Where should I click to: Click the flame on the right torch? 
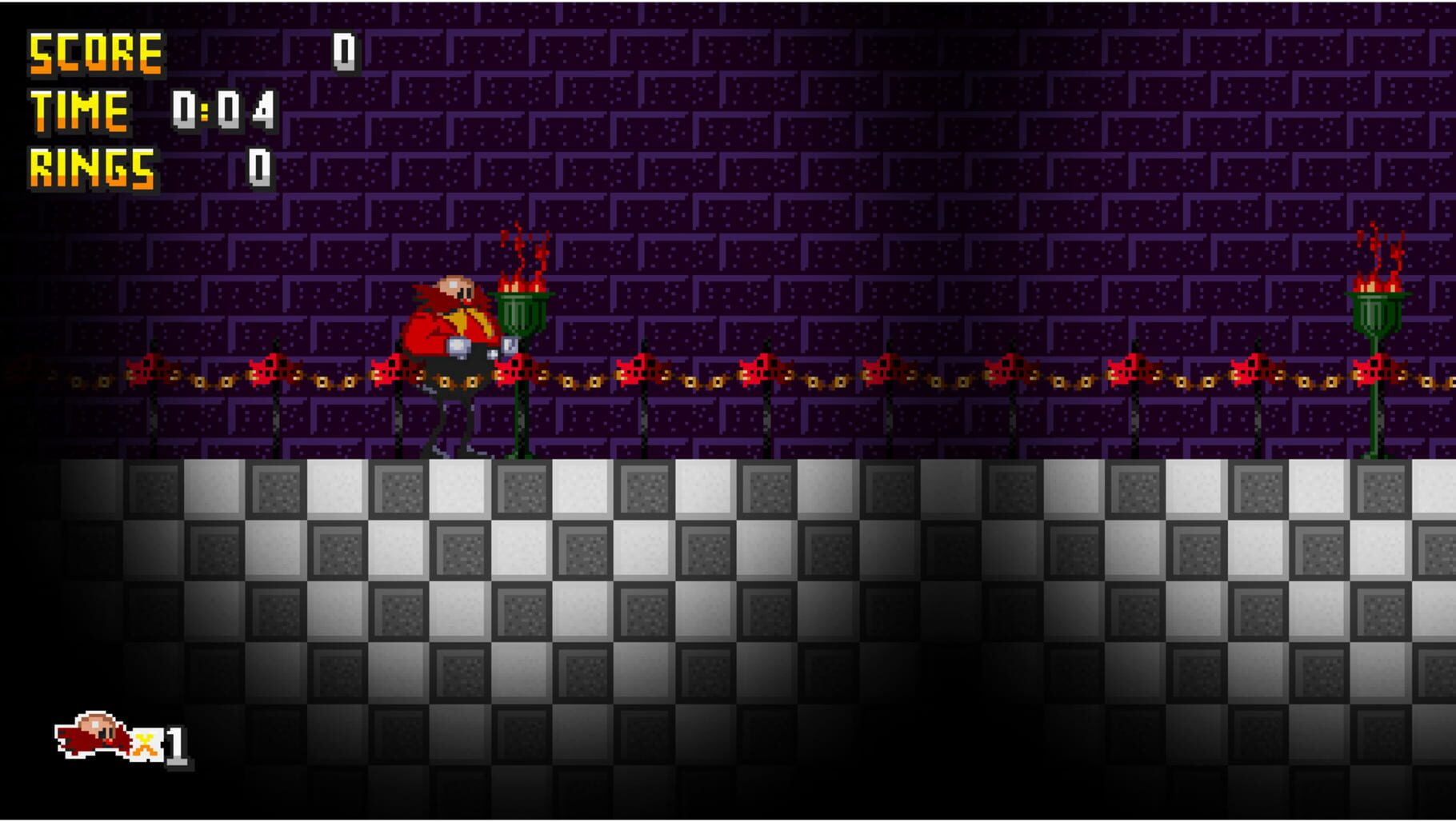tap(1378, 268)
